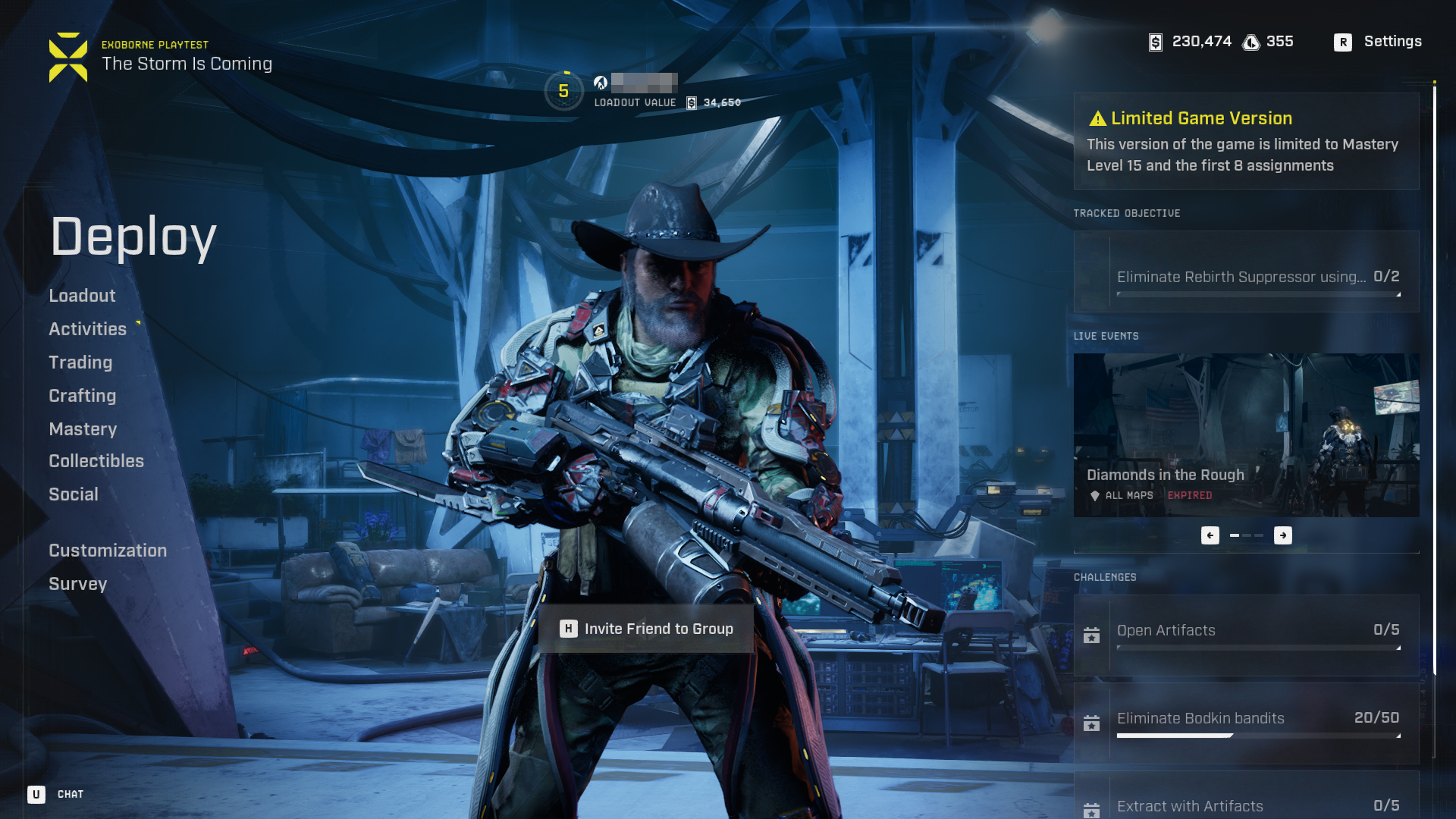
Task: Go to Activities
Action: [x=87, y=329]
